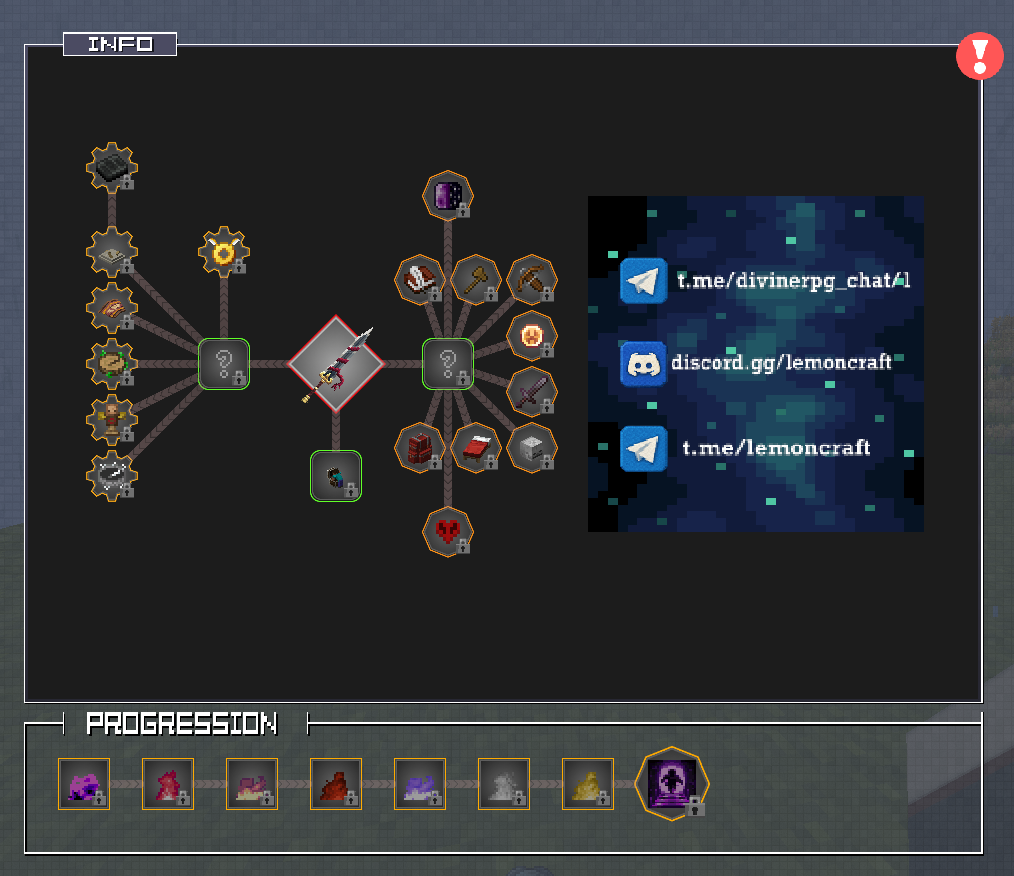Select the red heart node
Image resolution: width=1014 pixels, height=876 pixels.
447,531
